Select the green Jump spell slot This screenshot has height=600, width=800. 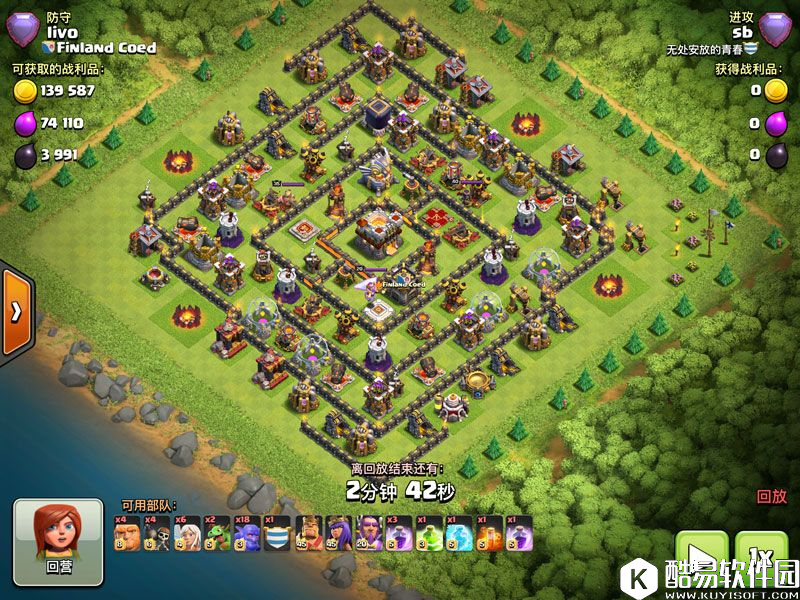[429, 534]
